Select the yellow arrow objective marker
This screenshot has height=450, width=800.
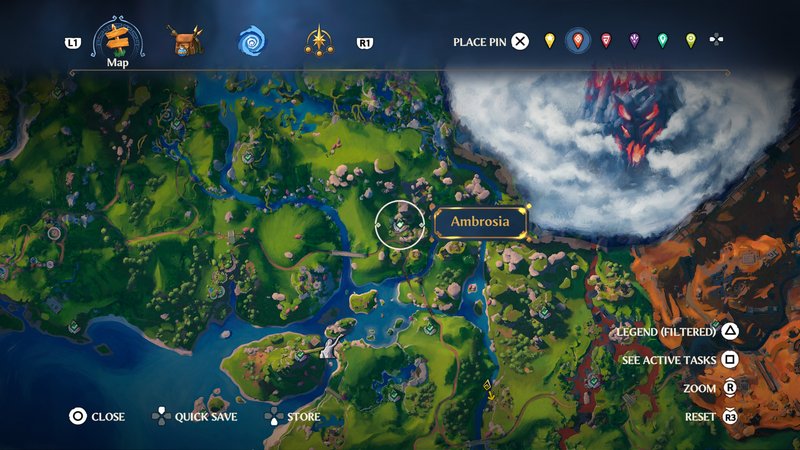(489, 388)
